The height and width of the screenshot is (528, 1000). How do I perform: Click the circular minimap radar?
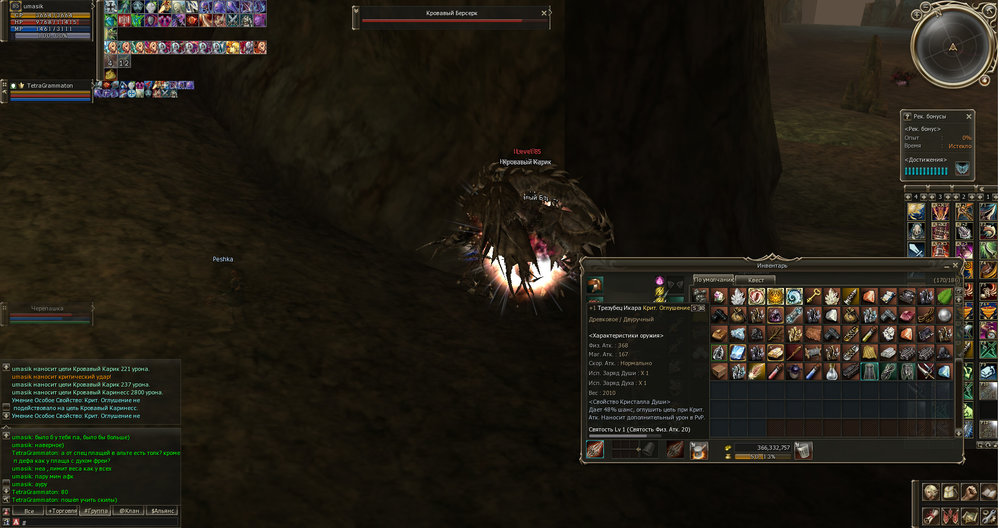953,46
